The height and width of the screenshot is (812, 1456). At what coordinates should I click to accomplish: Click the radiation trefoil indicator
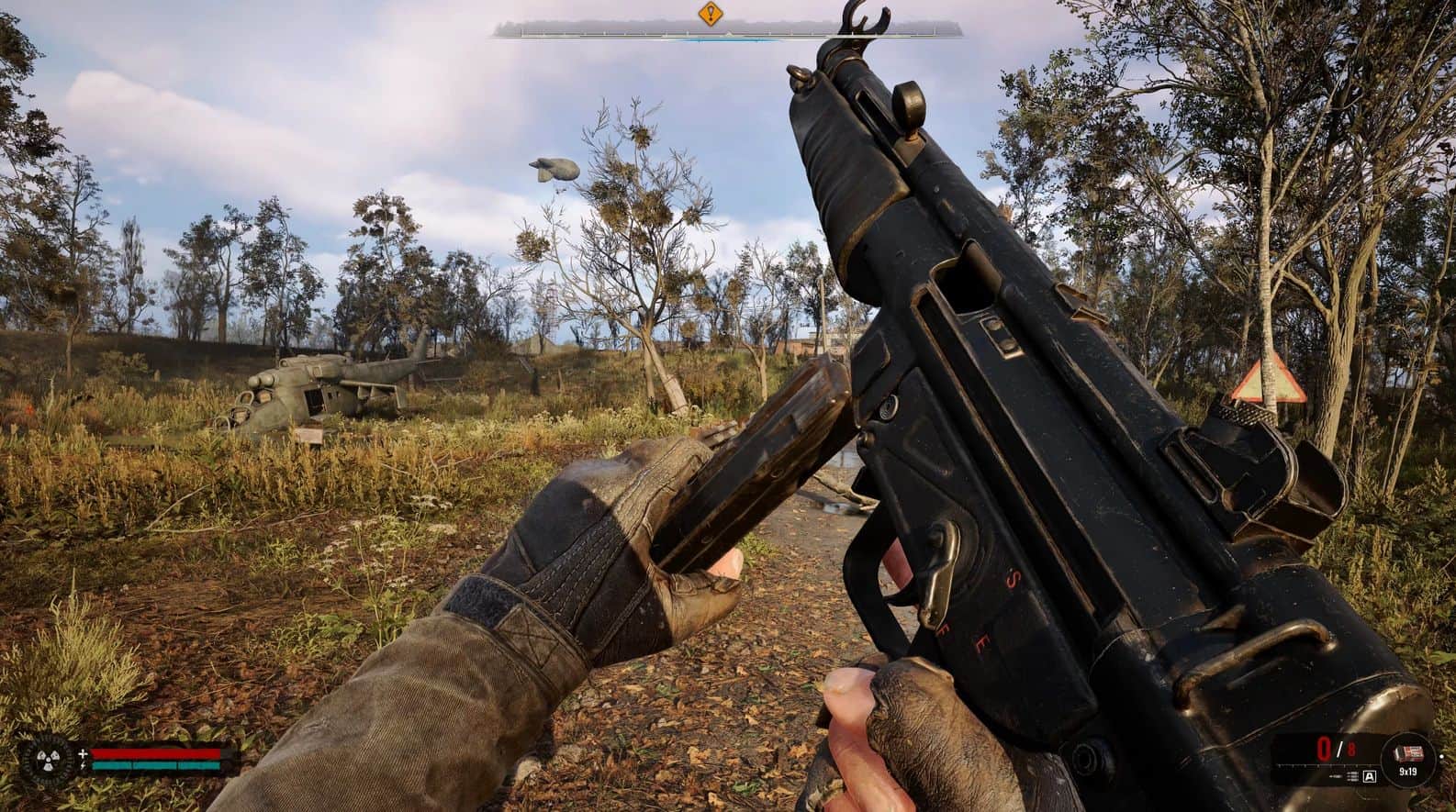coord(46,758)
